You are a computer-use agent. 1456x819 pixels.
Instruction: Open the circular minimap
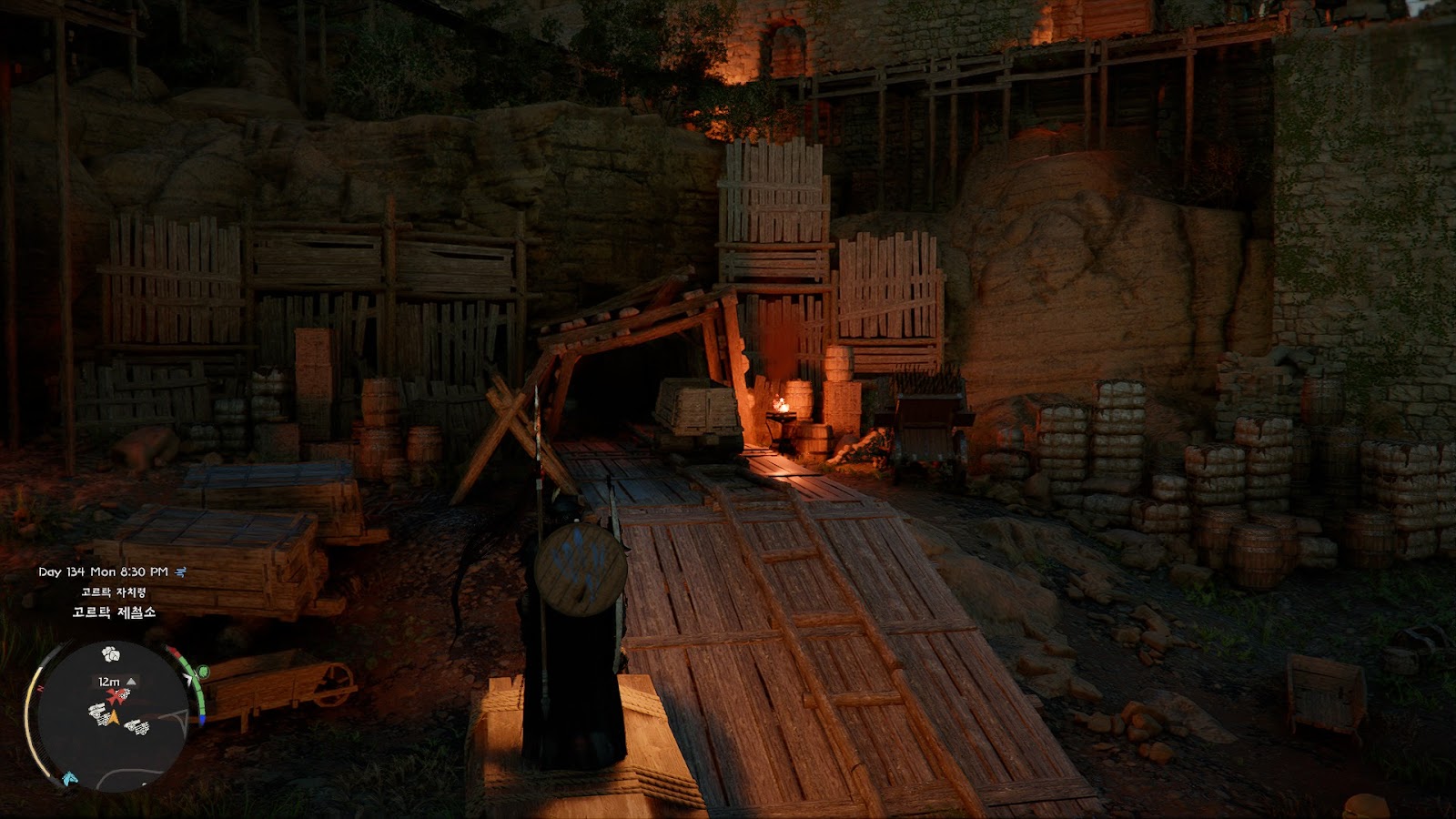coord(109,714)
